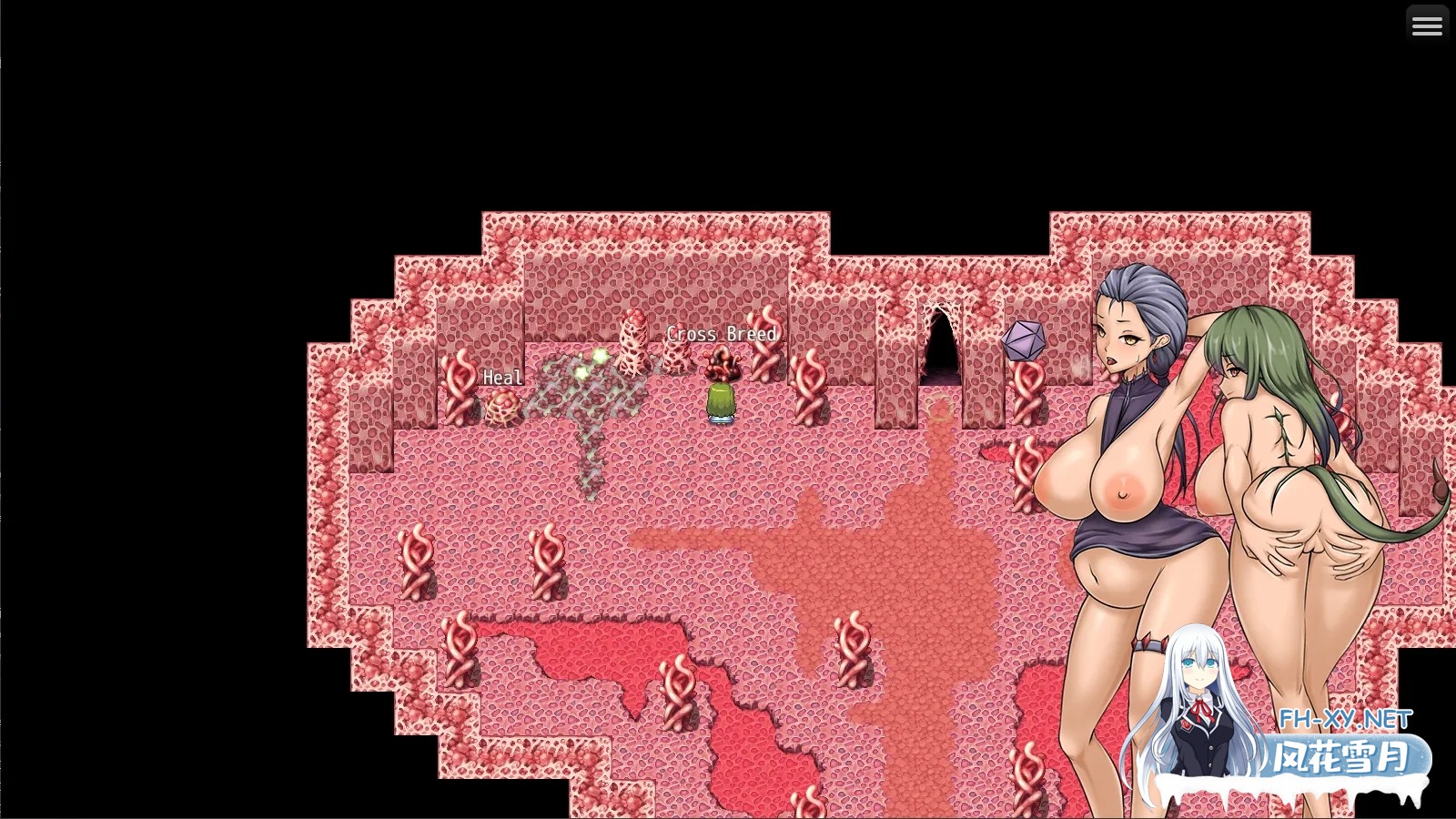1456x819 pixels.
Task: Click the Cross Breed text label
Action: pos(722,334)
